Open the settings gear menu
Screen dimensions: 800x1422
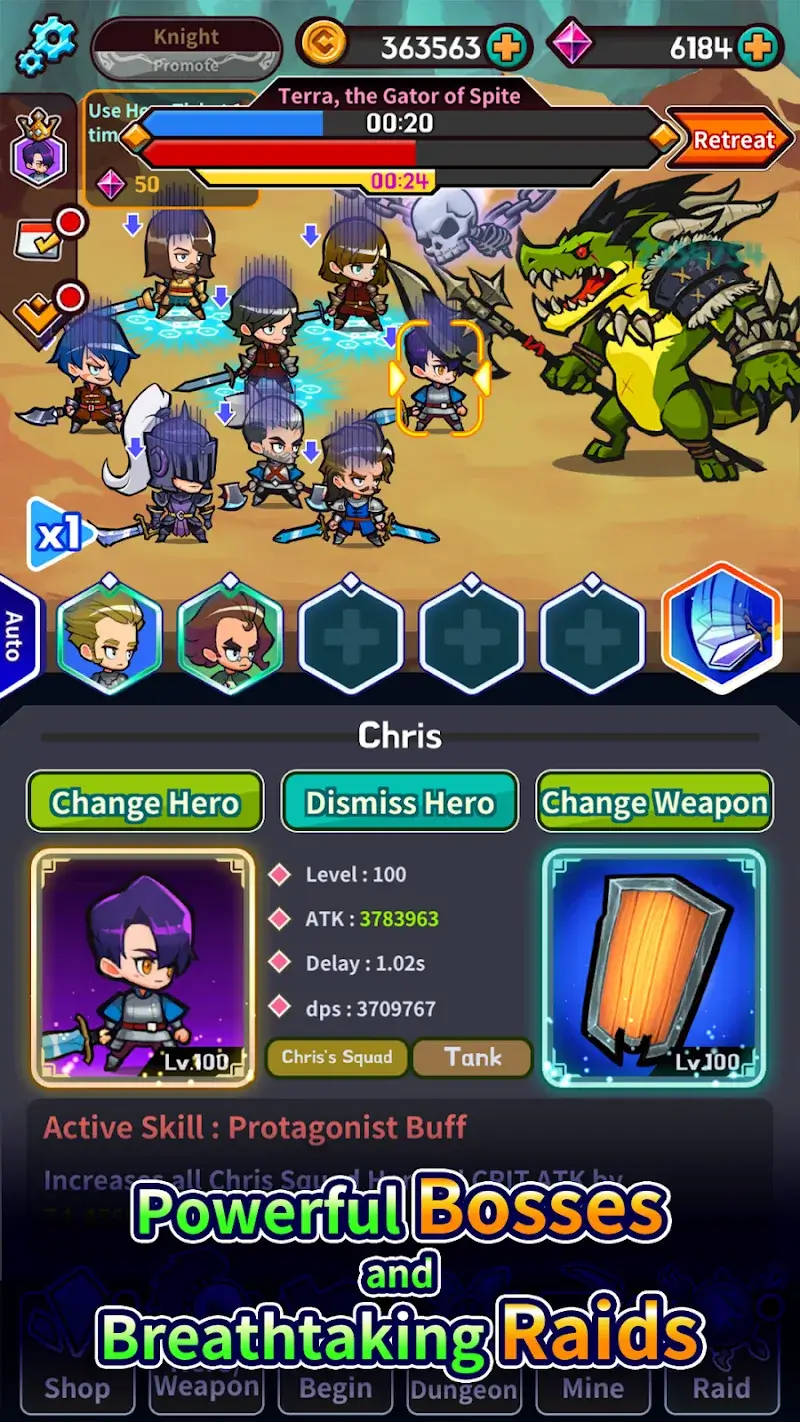(x=46, y=46)
